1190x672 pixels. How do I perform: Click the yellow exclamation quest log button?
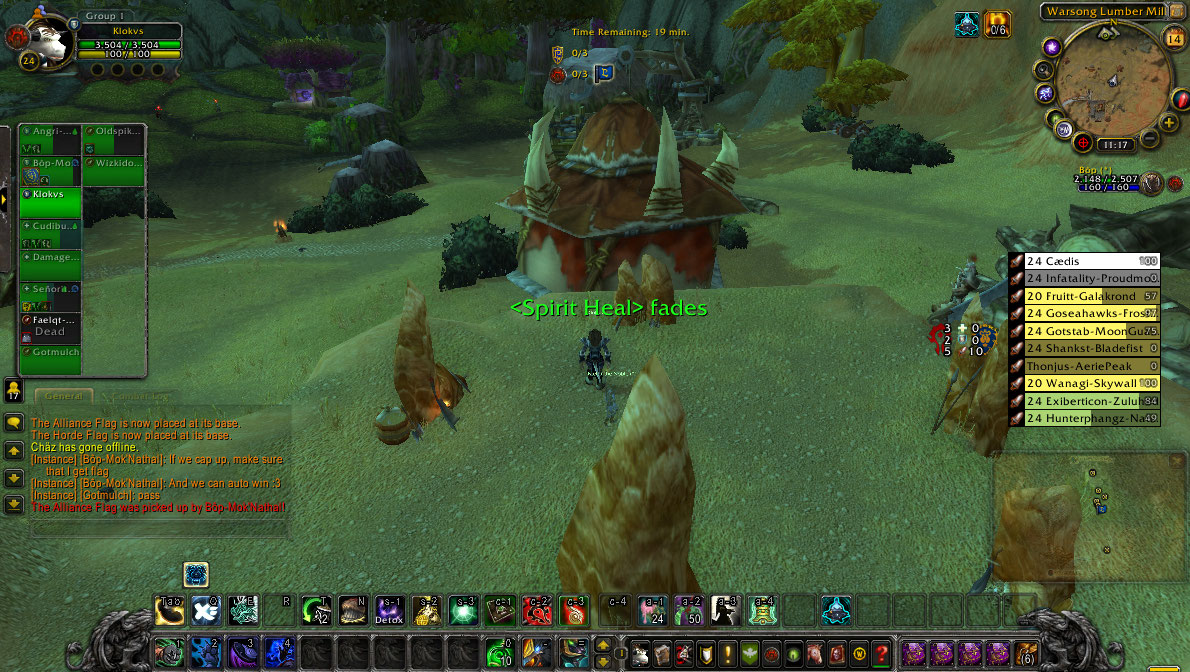728,654
